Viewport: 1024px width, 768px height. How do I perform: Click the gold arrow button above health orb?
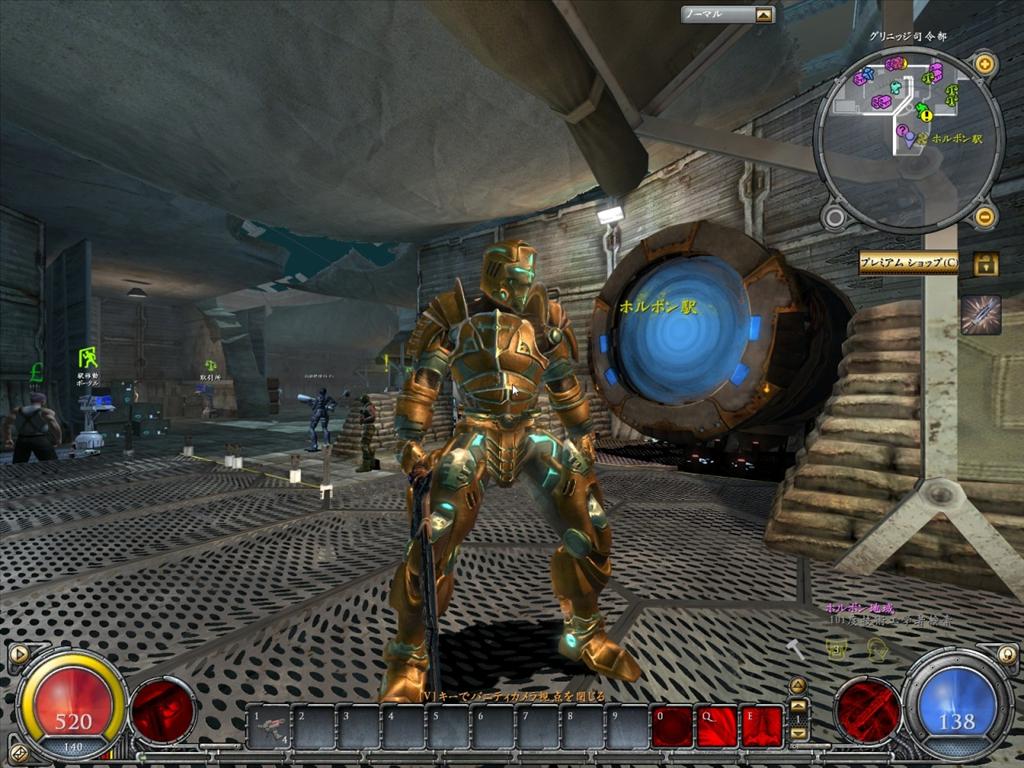click(17, 655)
